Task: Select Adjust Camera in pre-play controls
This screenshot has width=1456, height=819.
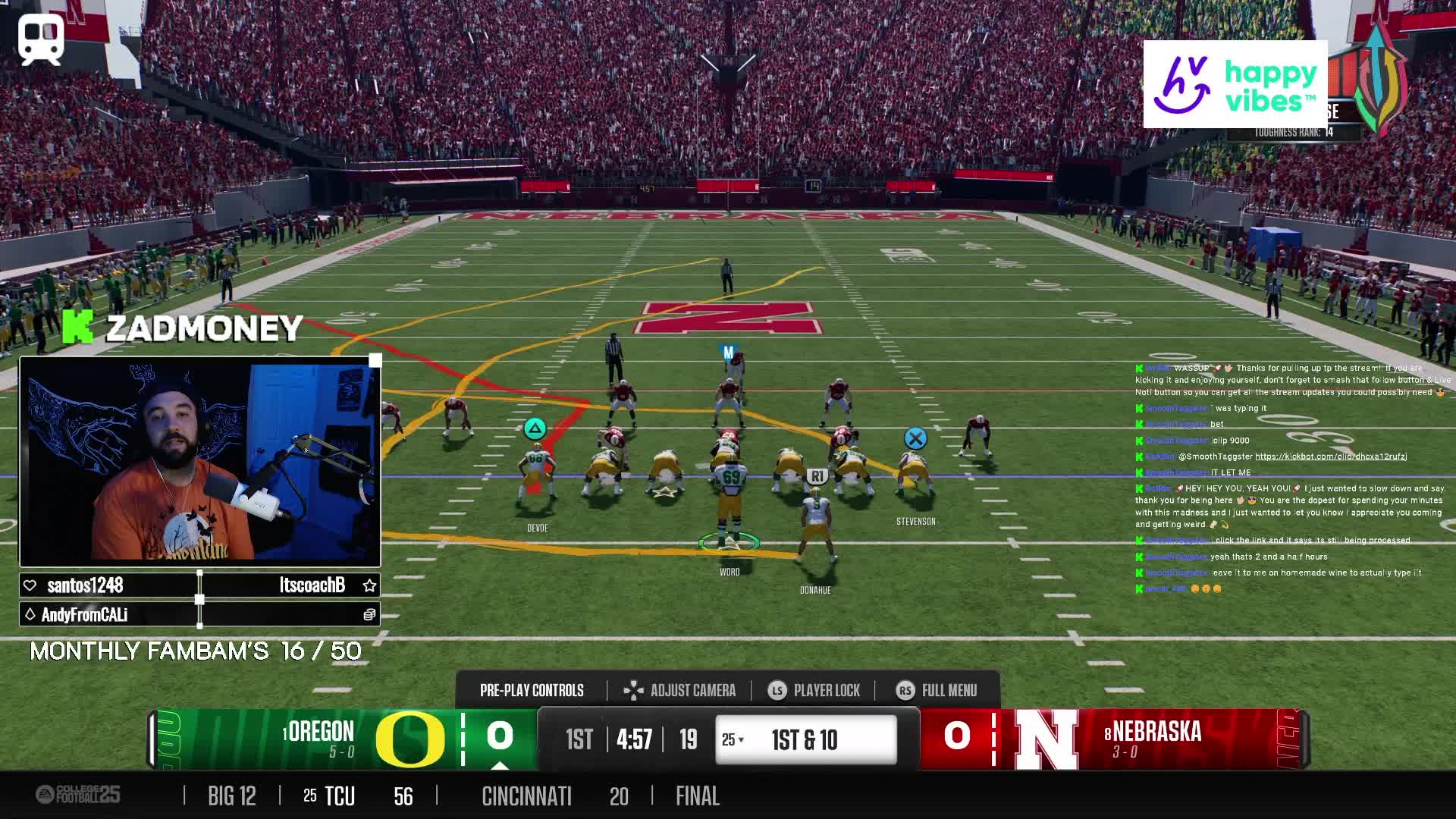Action: (679, 690)
